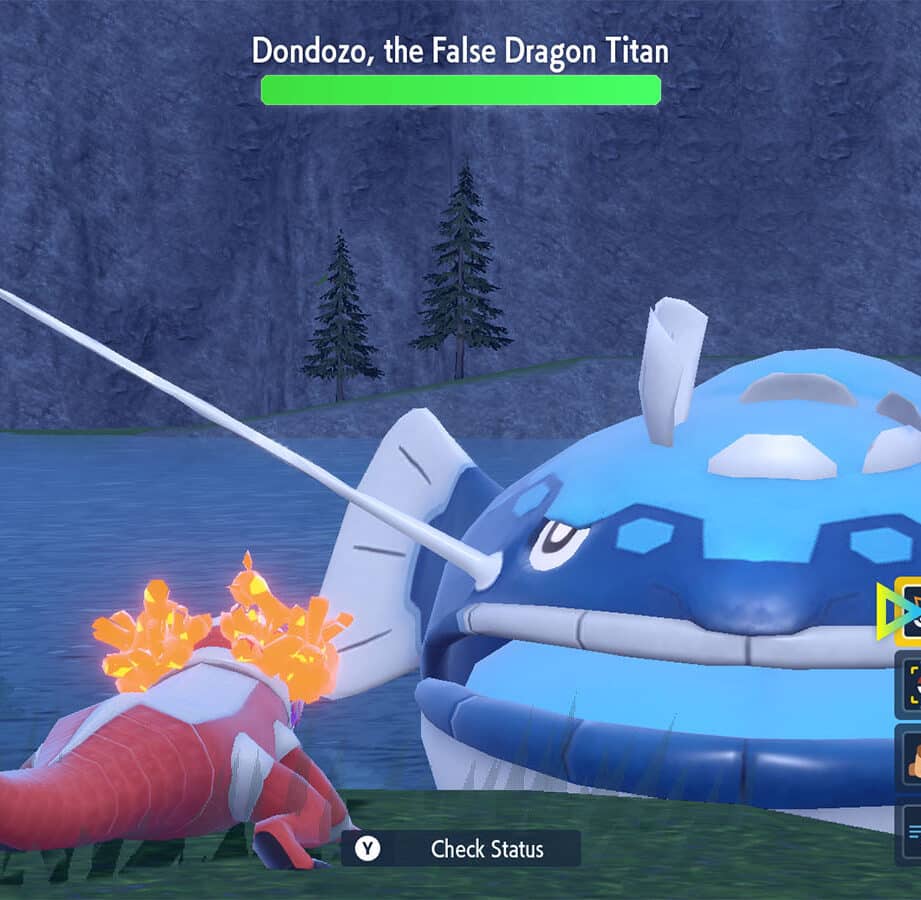Open the Check Status panel
This screenshot has height=900, width=921.
click(x=461, y=849)
